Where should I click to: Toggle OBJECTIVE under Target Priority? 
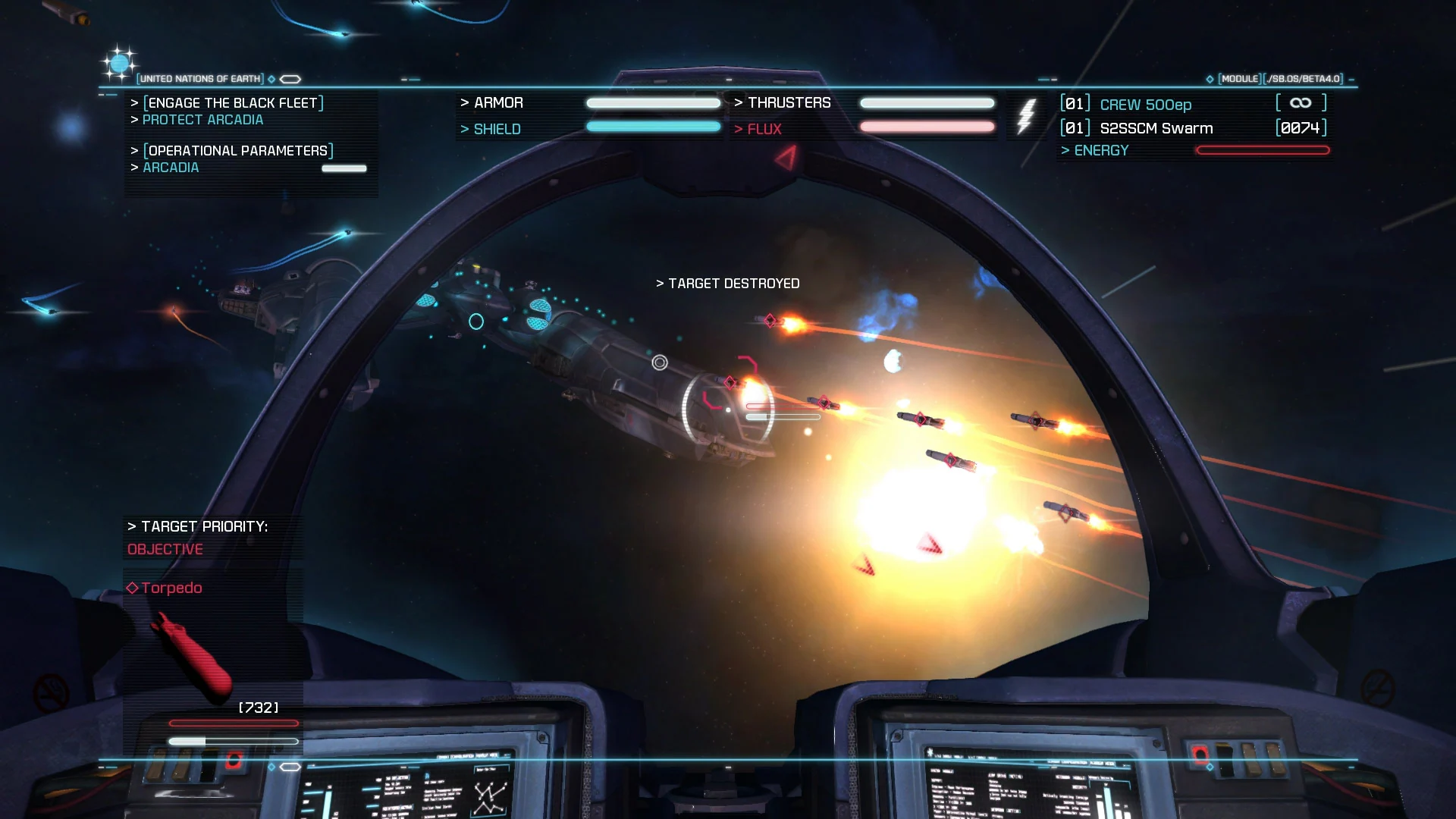165,549
